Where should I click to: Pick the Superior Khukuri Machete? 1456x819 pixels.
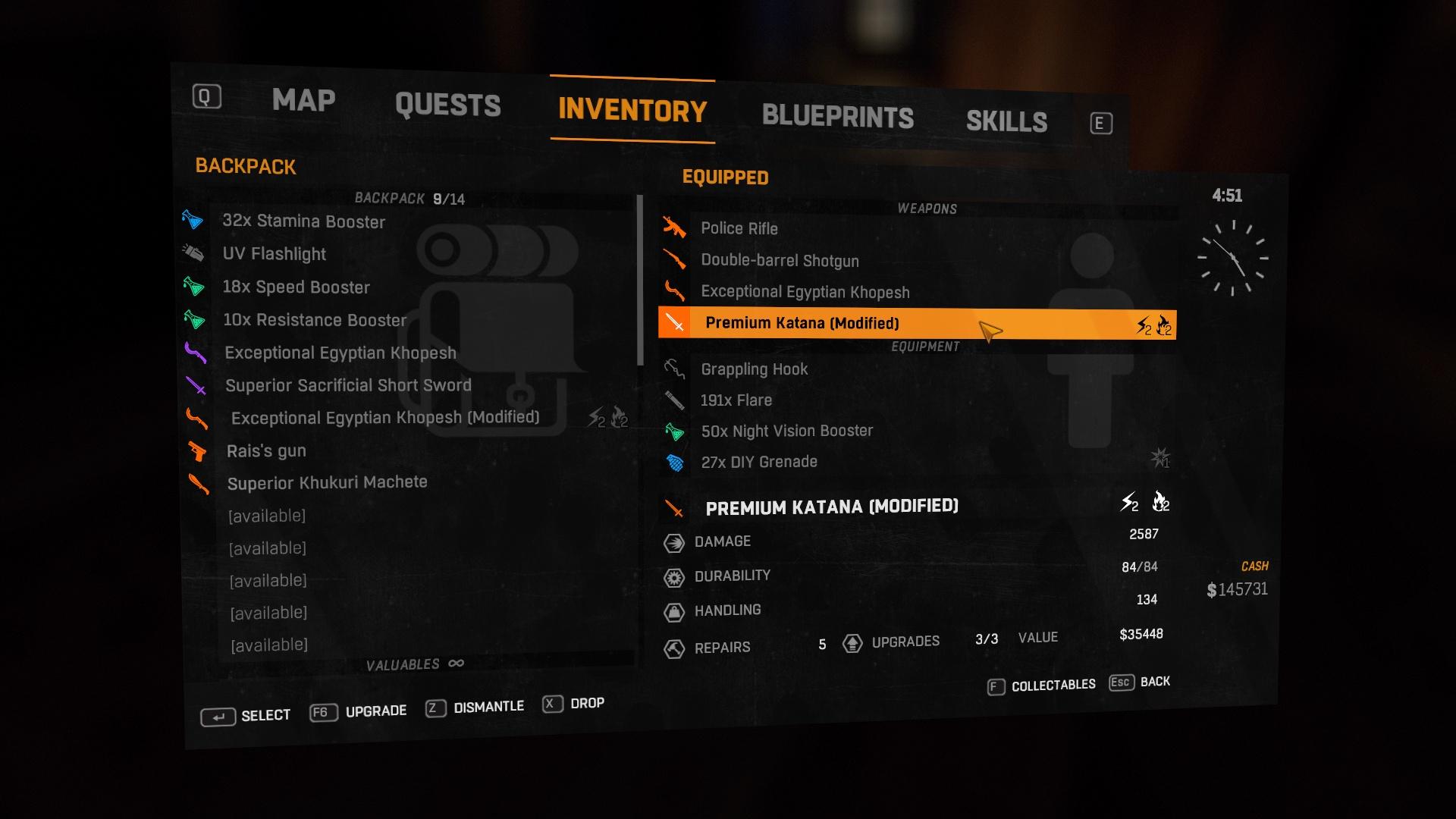[327, 483]
